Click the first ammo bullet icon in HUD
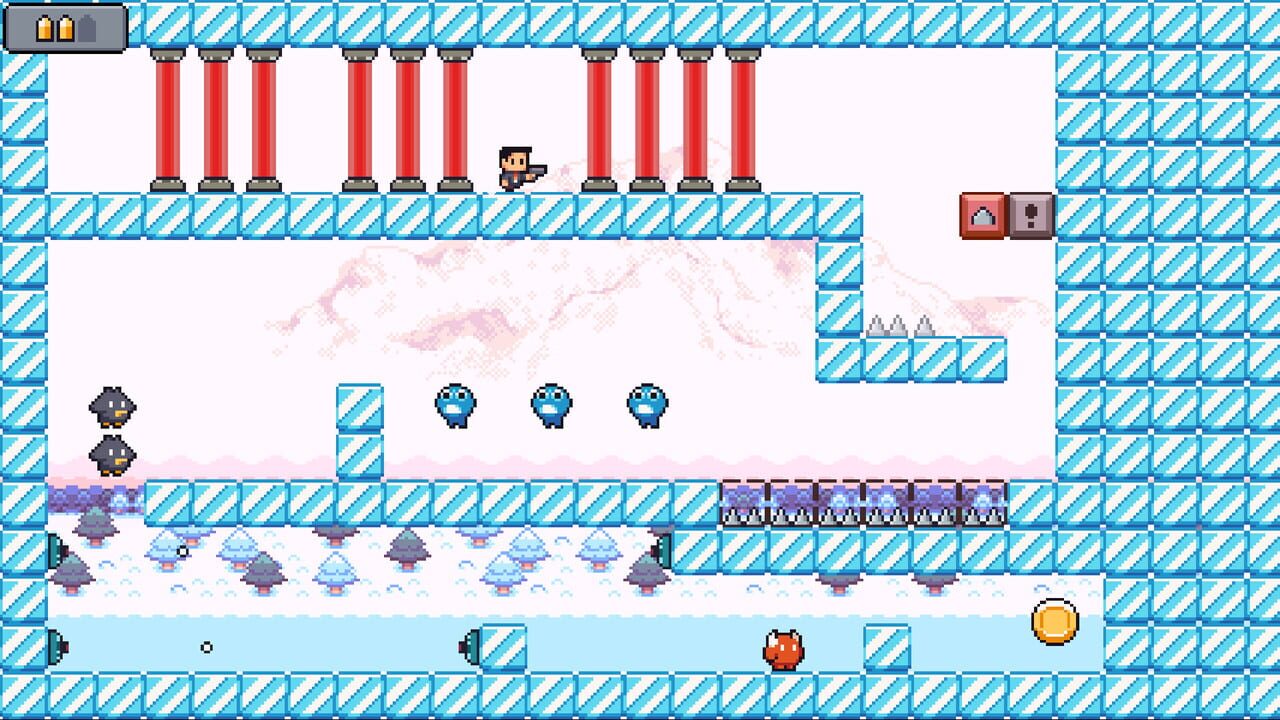1280x720 pixels. point(44,28)
